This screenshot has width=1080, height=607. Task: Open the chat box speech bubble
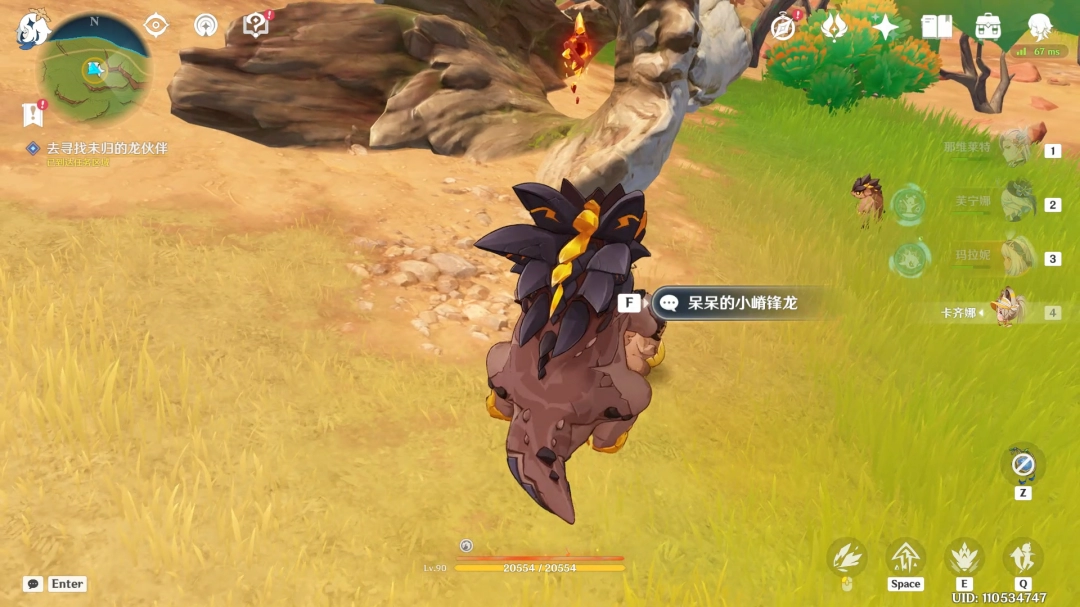pyautogui.click(x=33, y=584)
